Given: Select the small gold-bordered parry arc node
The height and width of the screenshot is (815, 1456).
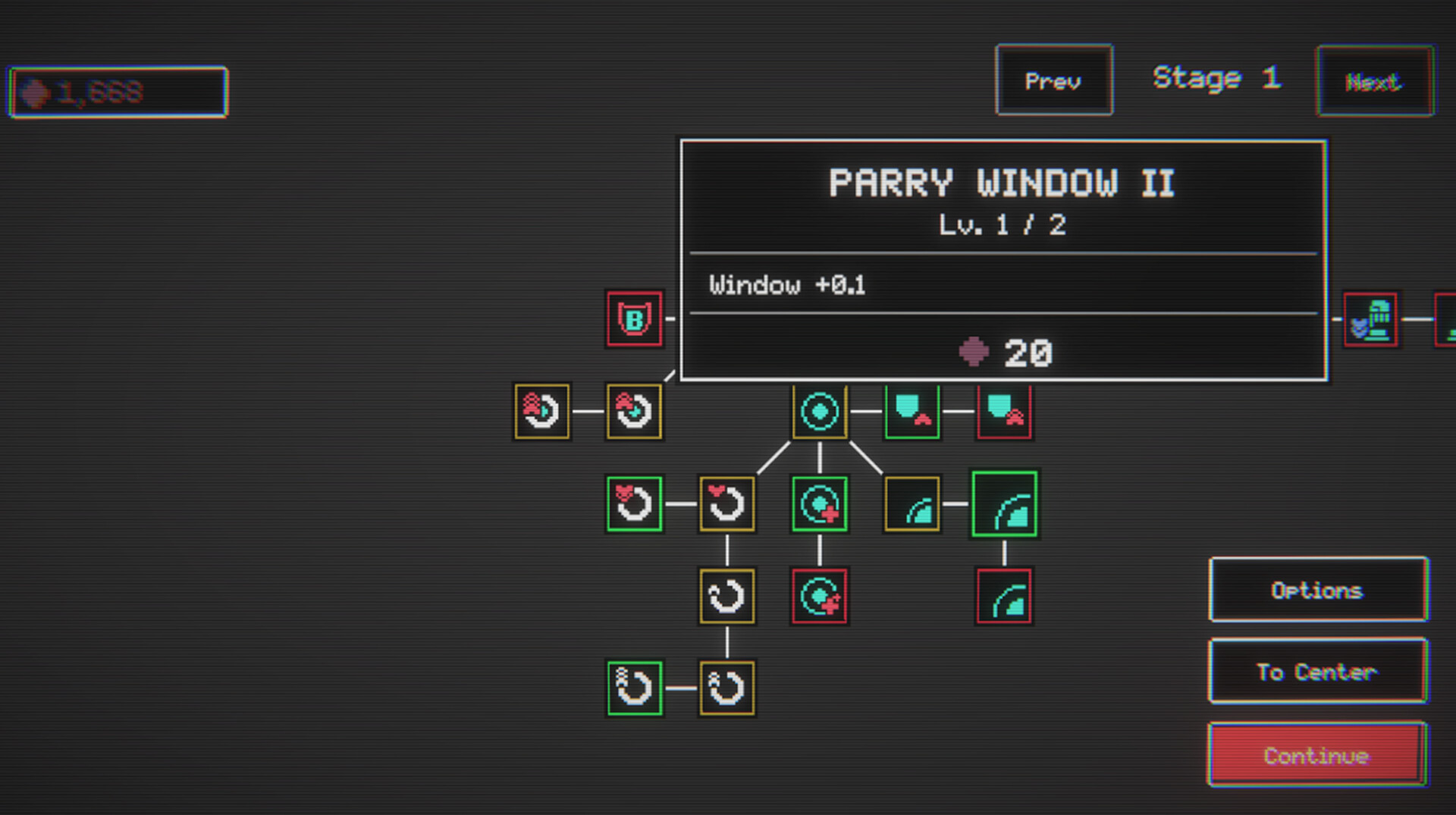Looking at the screenshot, I should [912, 503].
